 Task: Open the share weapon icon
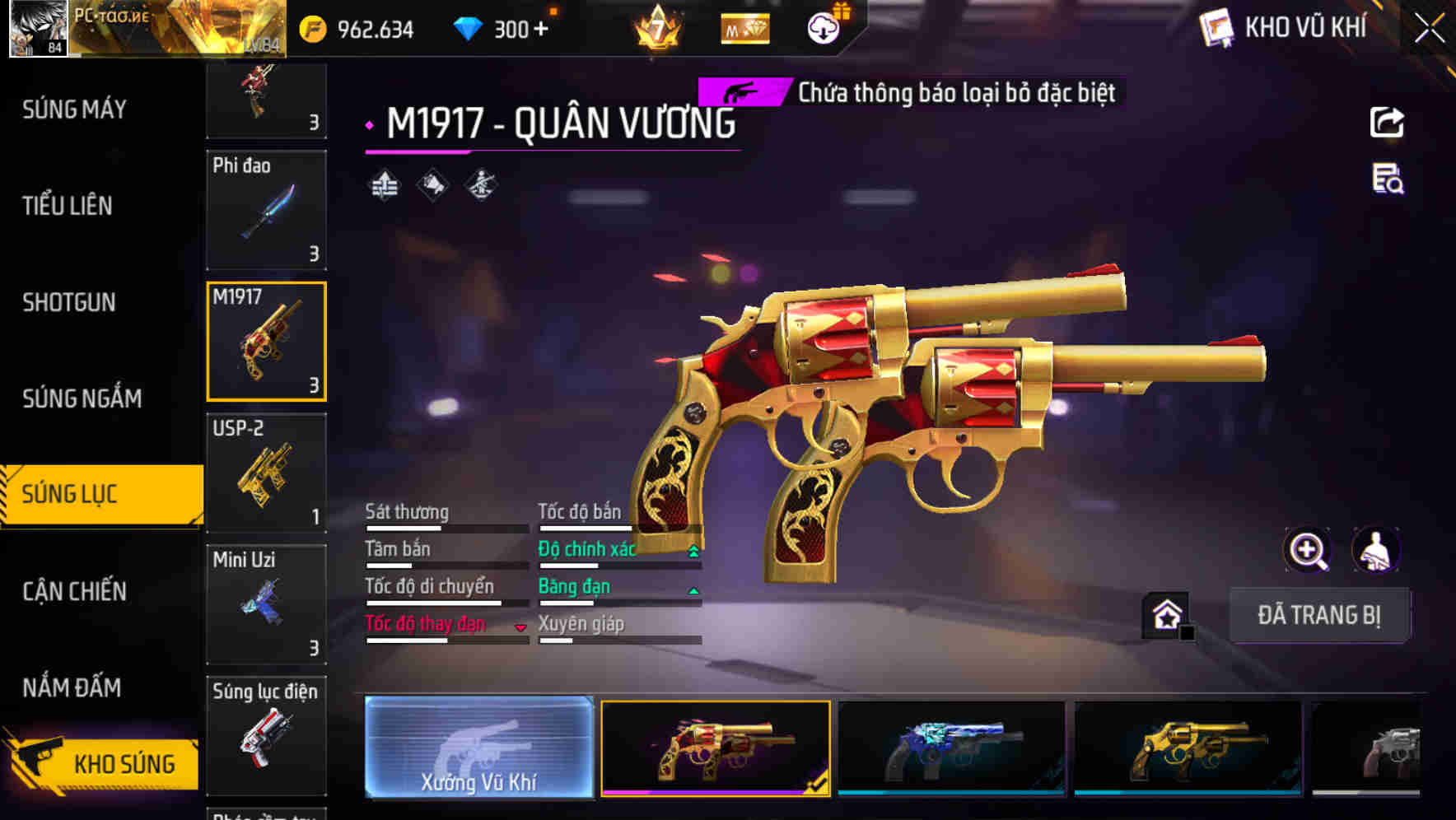pyautogui.click(x=1388, y=122)
